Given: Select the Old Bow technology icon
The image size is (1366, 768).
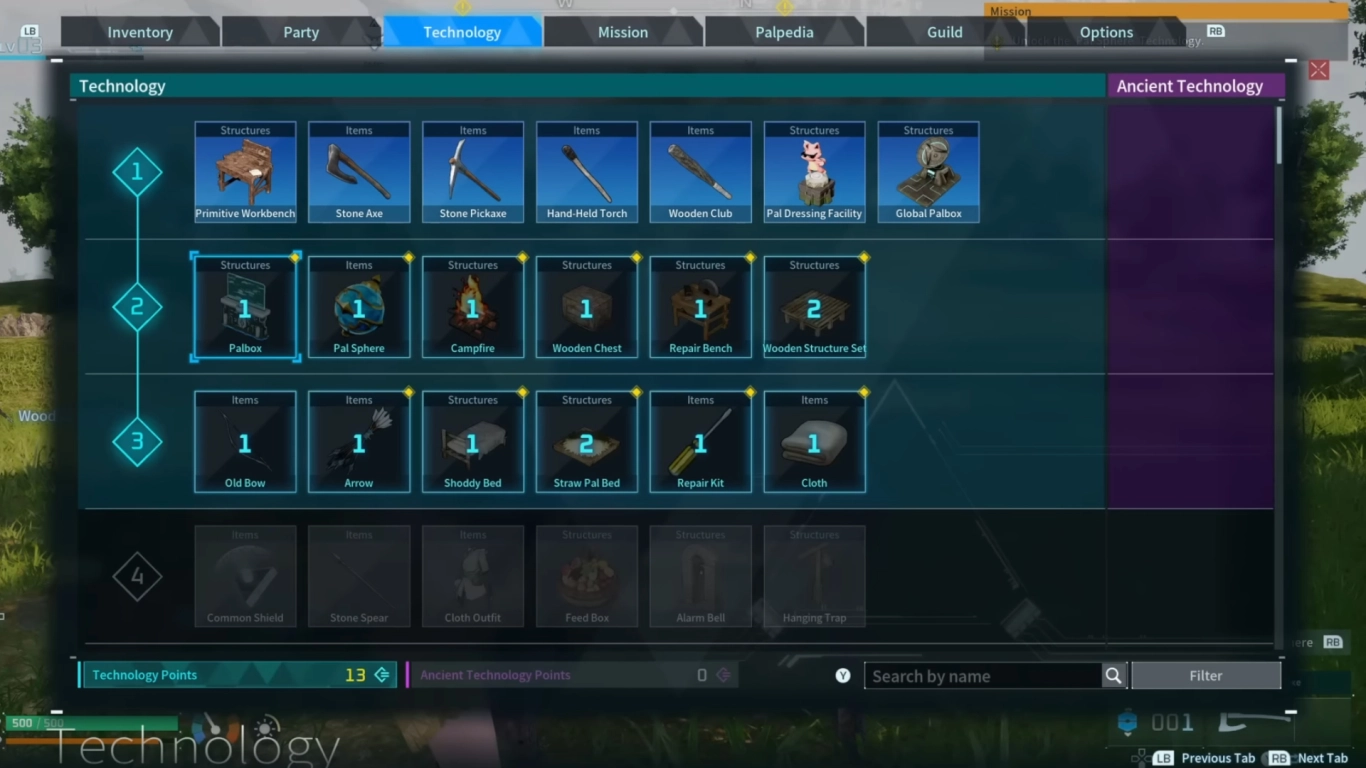Looking at the screenshot, I should pos(245,441).
